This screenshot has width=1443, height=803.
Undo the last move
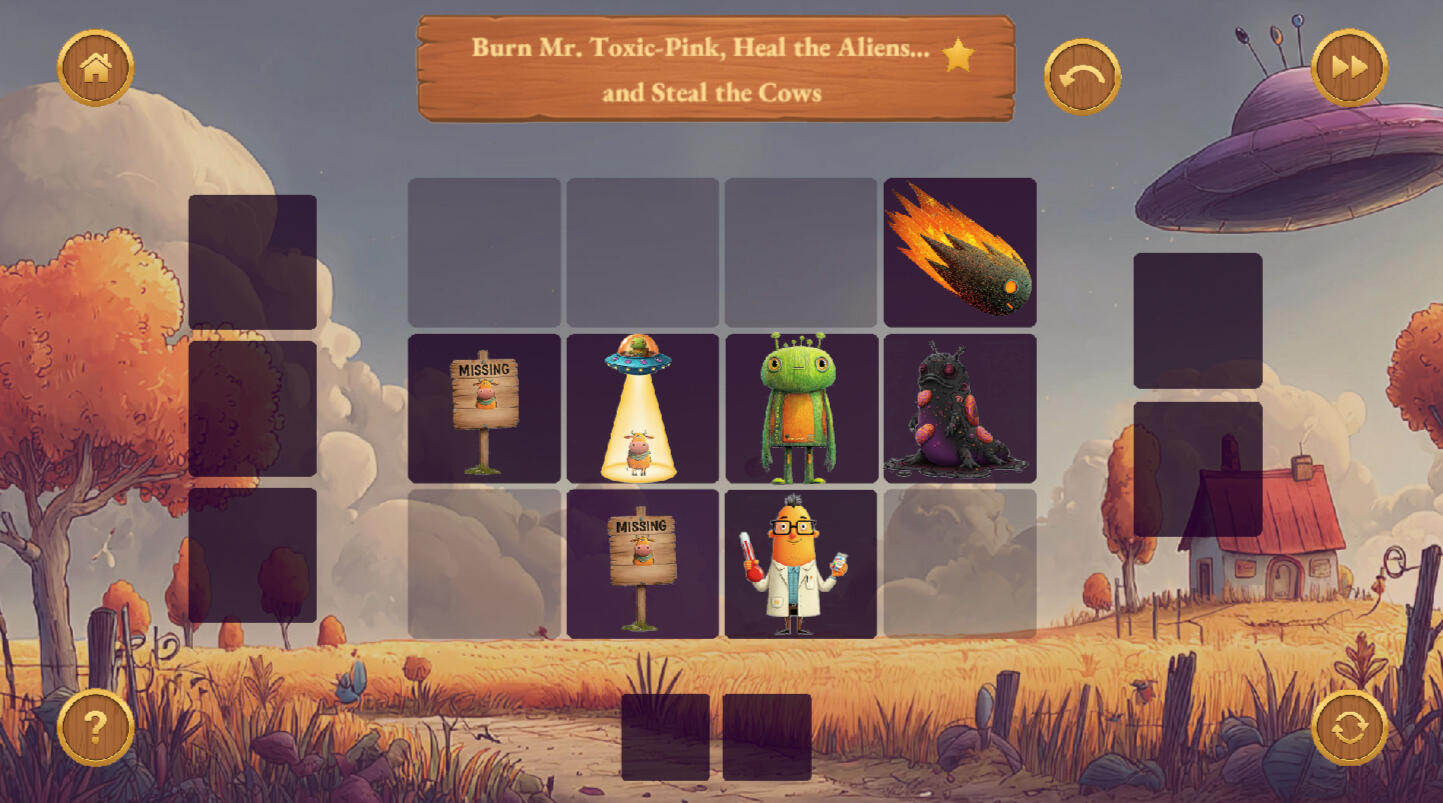1082,77
